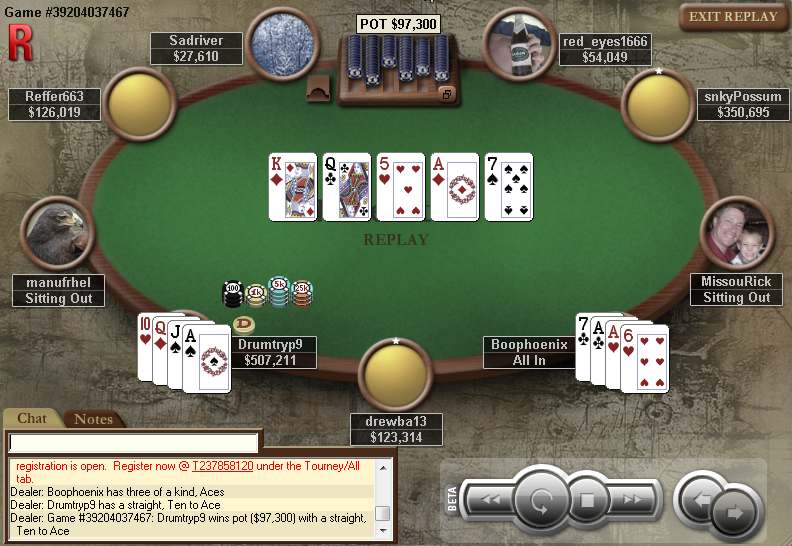Click the small icon on the chip tray
The image size is (792, 546).
point(447,94)
